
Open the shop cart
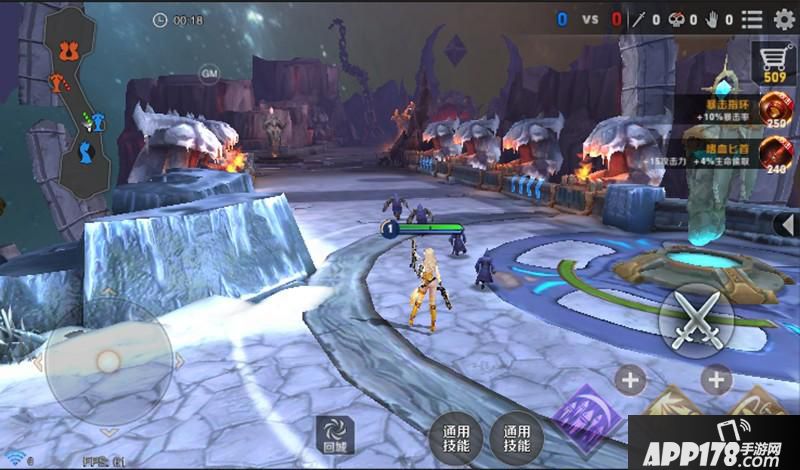(x=774, y=62)
